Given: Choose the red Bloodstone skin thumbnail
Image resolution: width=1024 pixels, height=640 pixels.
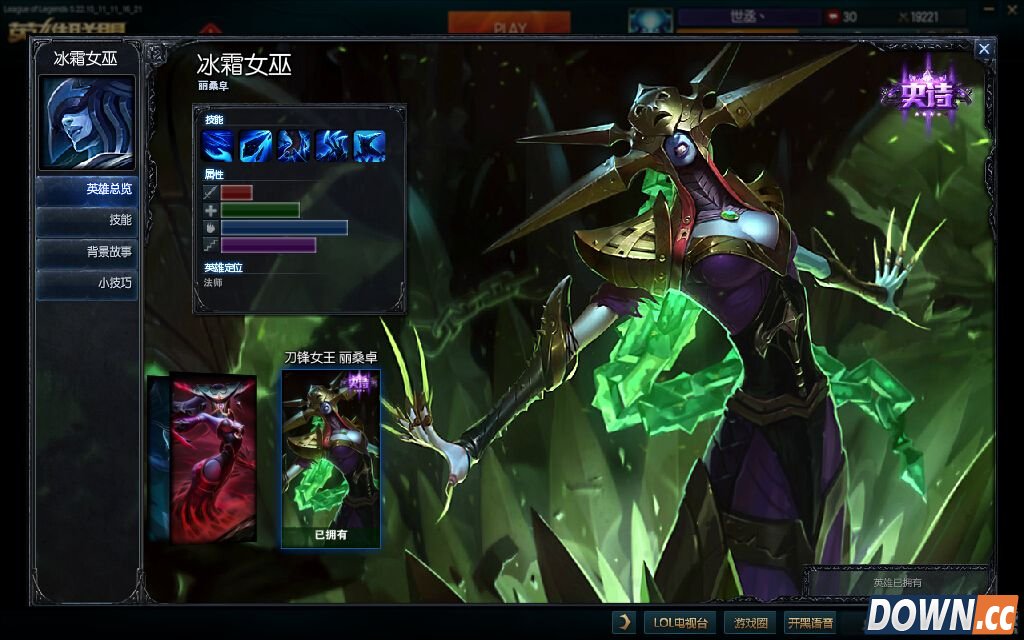Looking at the screenshot, I should [212, 456].
